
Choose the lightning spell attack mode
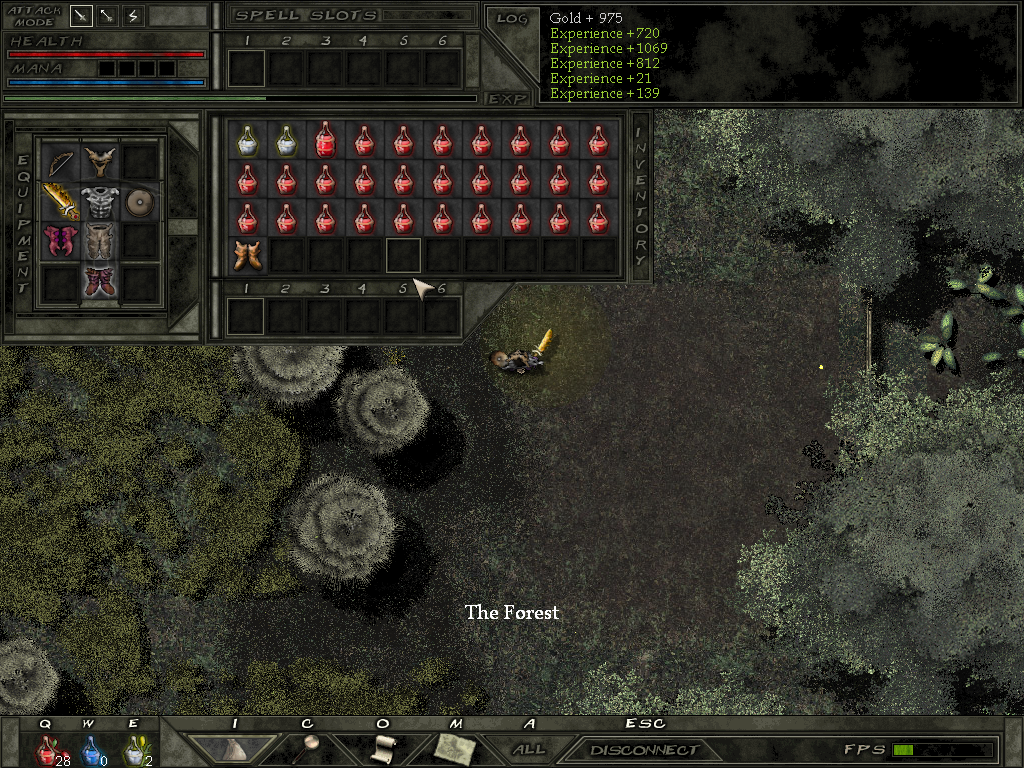(133, 16)
